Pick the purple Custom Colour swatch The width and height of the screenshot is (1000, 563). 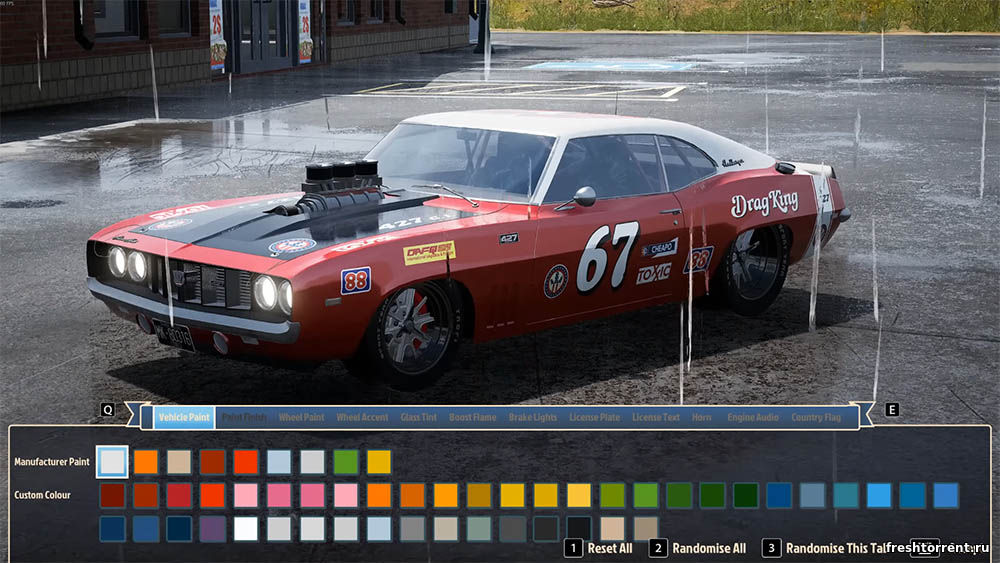click(x=212, y=529)
